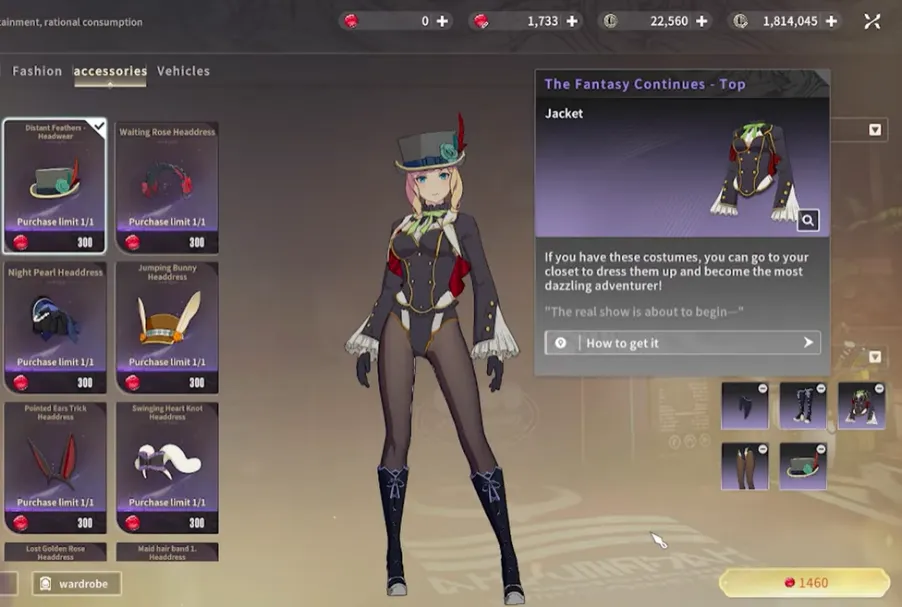The image size is (902, 607).
Task: Choose the Swinging Heart Knot Headdress
Action: click(x=167, y=466)
